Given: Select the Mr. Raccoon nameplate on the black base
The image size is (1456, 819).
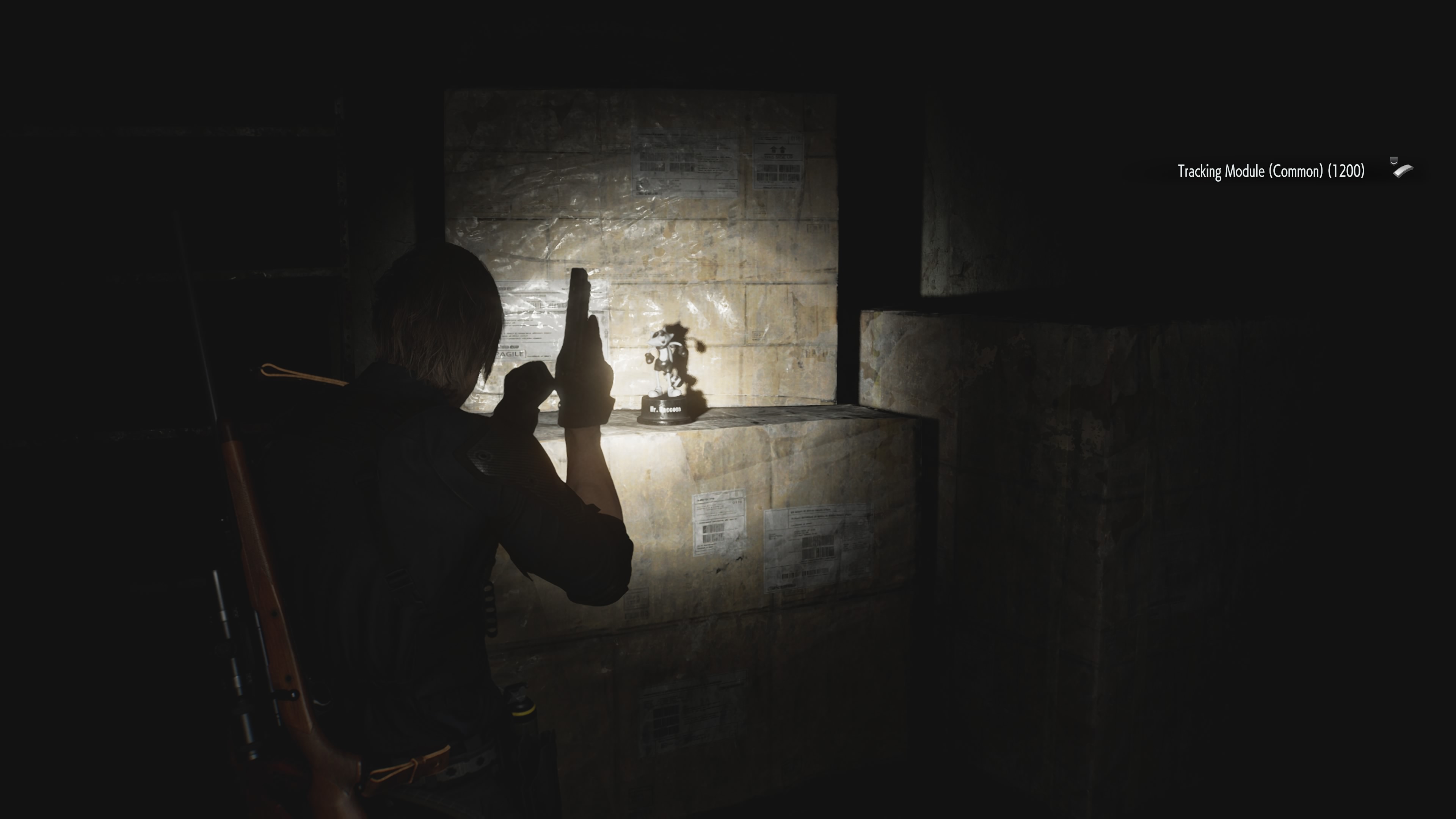Looking at the screenshot, I should [x=666, y=409].
